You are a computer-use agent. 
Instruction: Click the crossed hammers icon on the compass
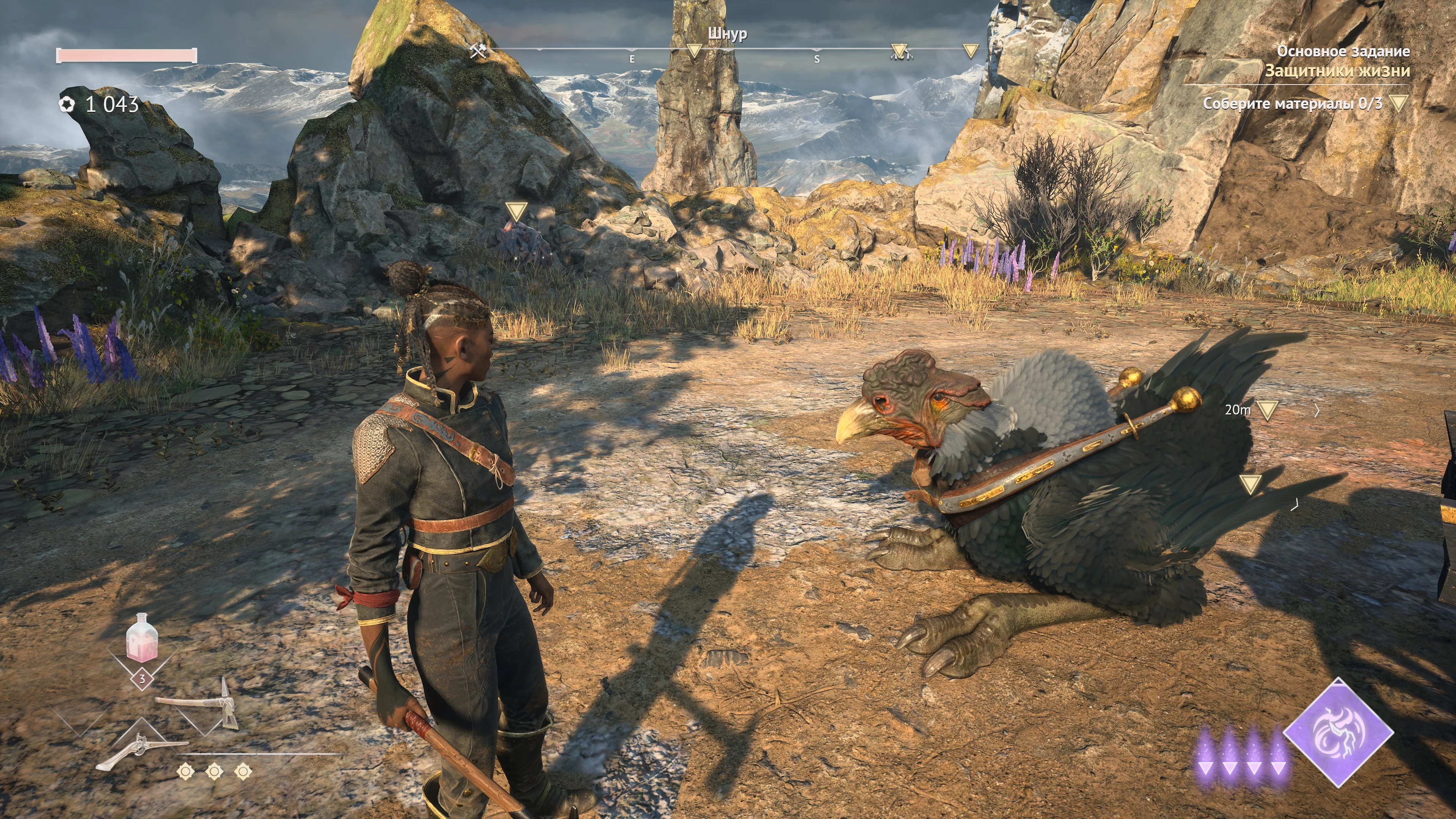coord(478,51)
